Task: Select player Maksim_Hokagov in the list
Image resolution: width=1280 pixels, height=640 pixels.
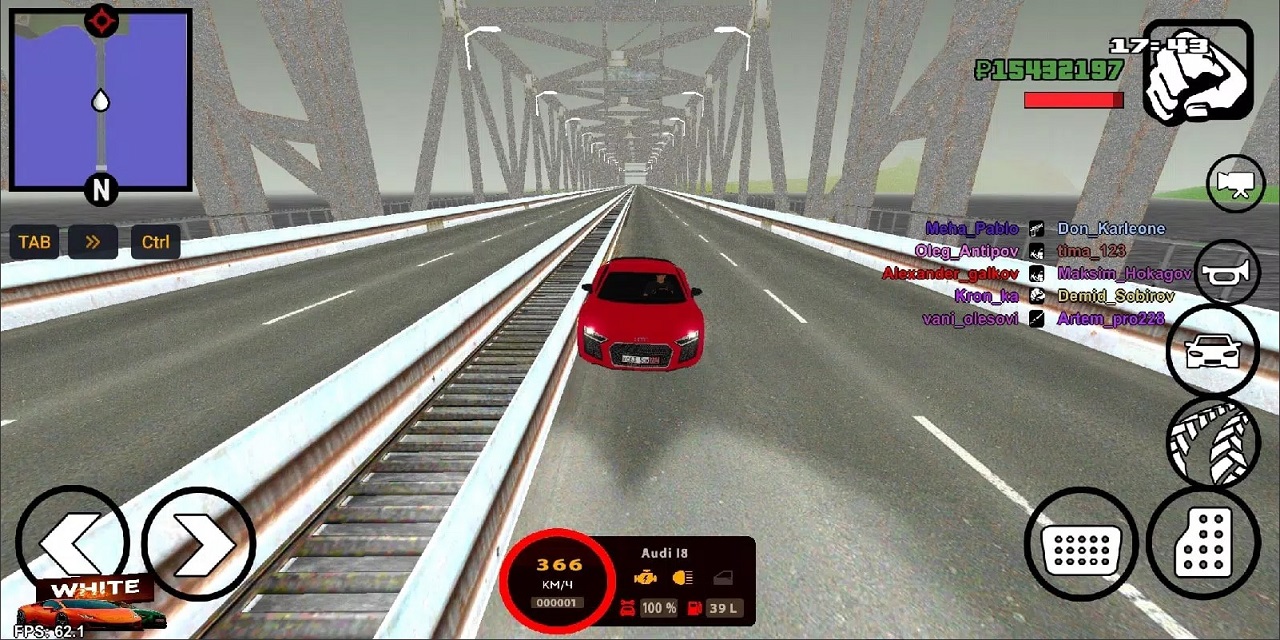Action: 1124,274
